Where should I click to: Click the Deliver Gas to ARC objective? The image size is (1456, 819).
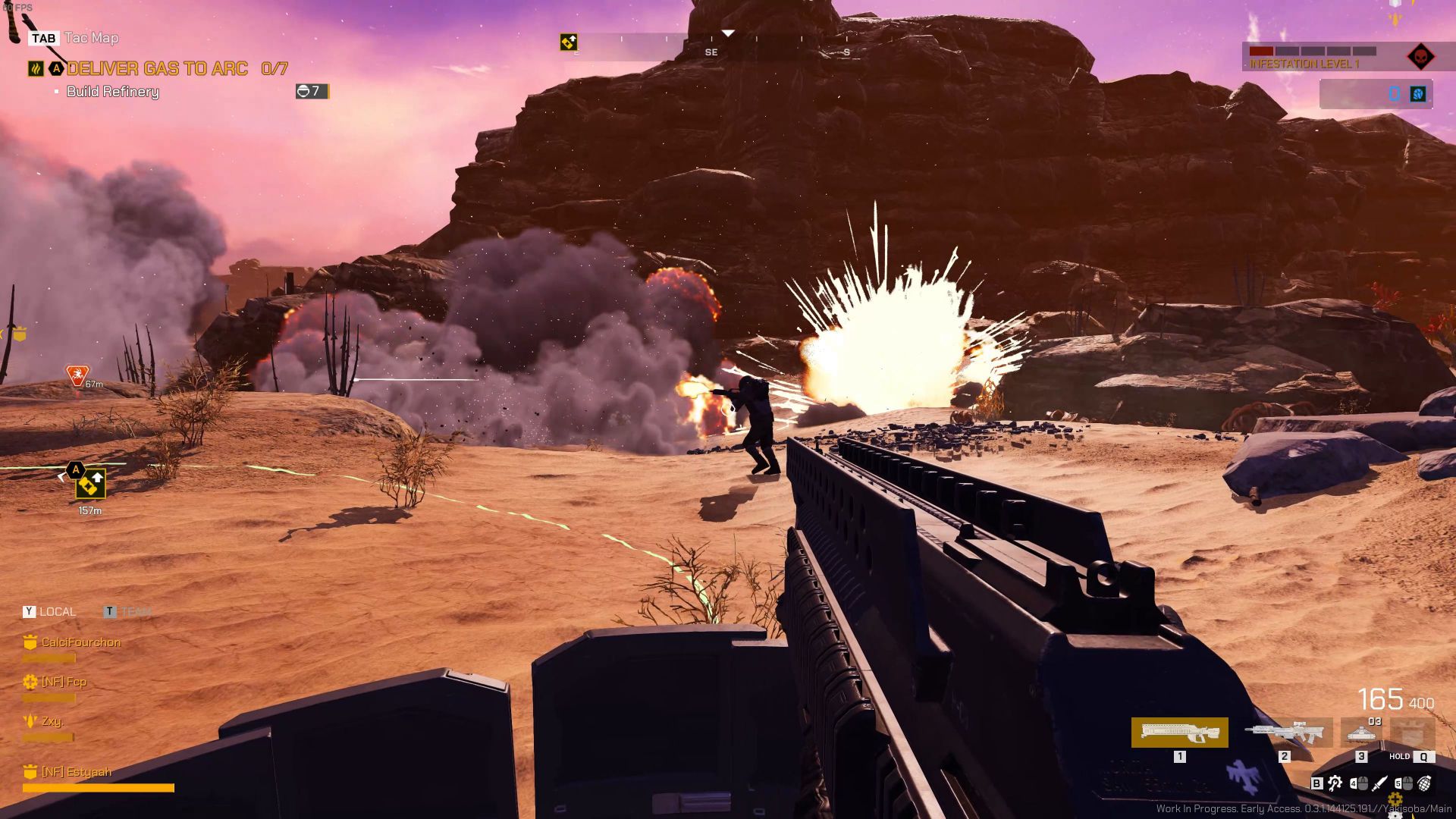coord(157,69)
